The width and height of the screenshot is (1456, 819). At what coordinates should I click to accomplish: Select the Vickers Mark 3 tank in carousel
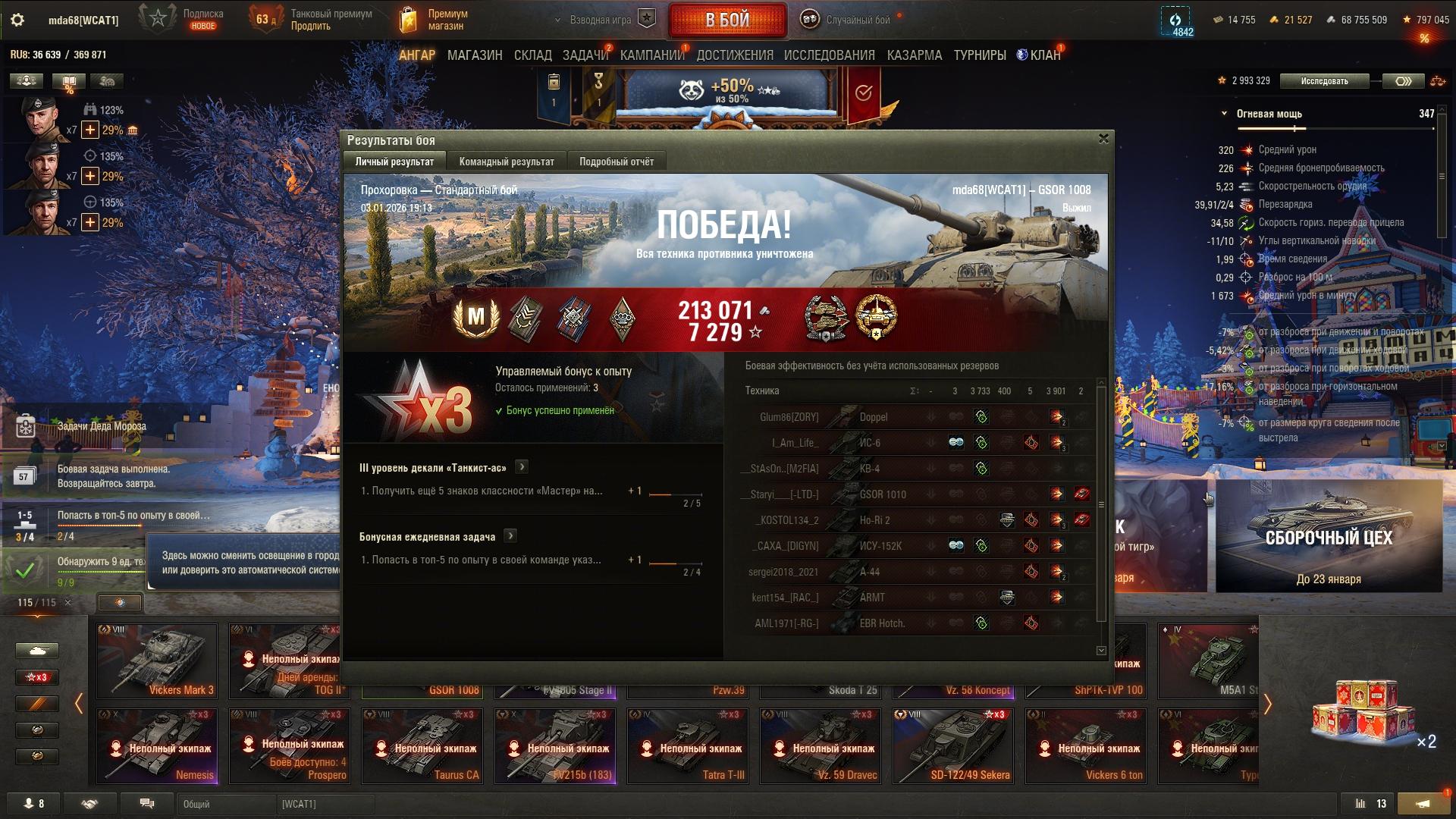point(157,661)
